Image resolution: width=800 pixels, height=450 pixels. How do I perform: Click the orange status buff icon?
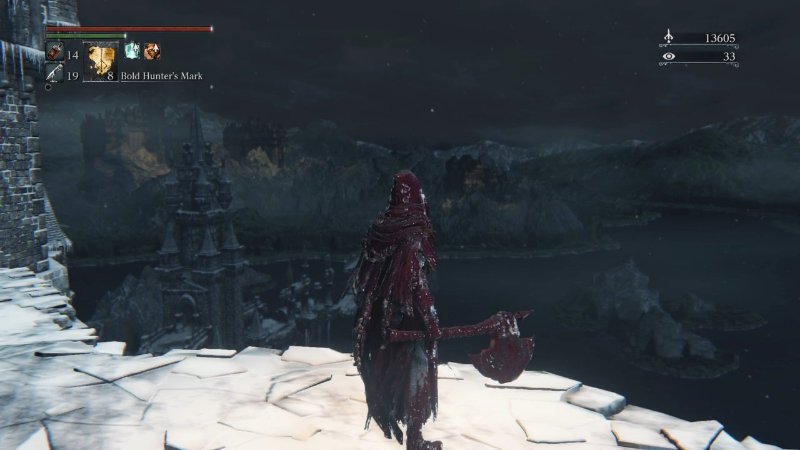click(x=152, y=51)
